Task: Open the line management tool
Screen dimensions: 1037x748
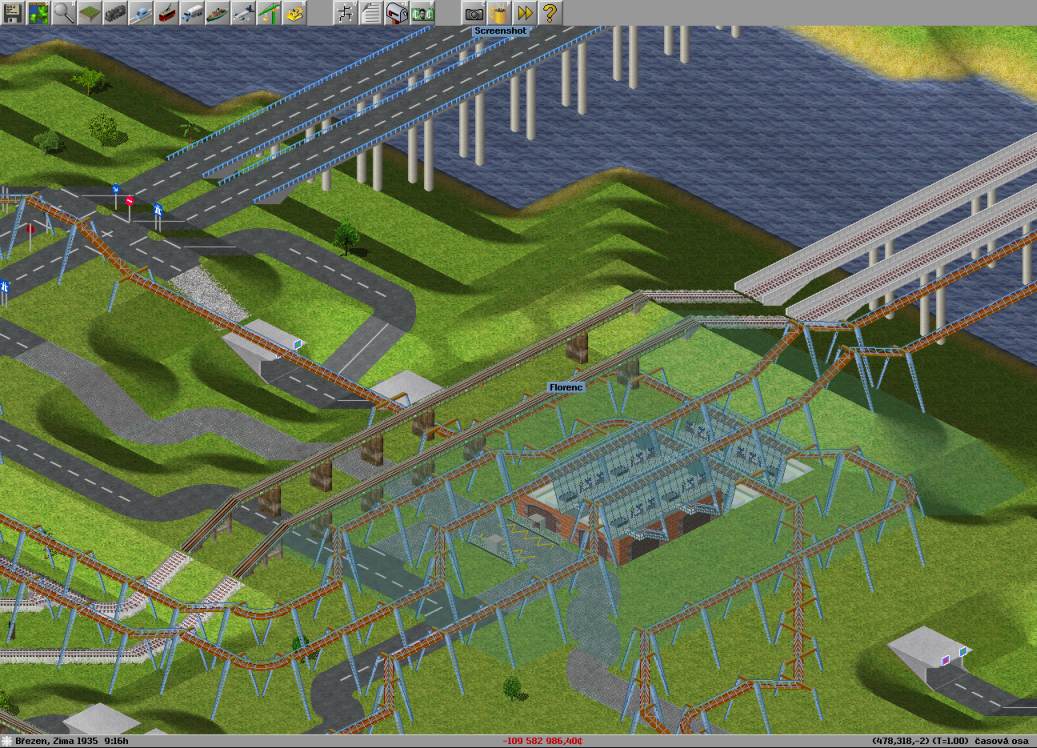Action: tap(345, 13)
